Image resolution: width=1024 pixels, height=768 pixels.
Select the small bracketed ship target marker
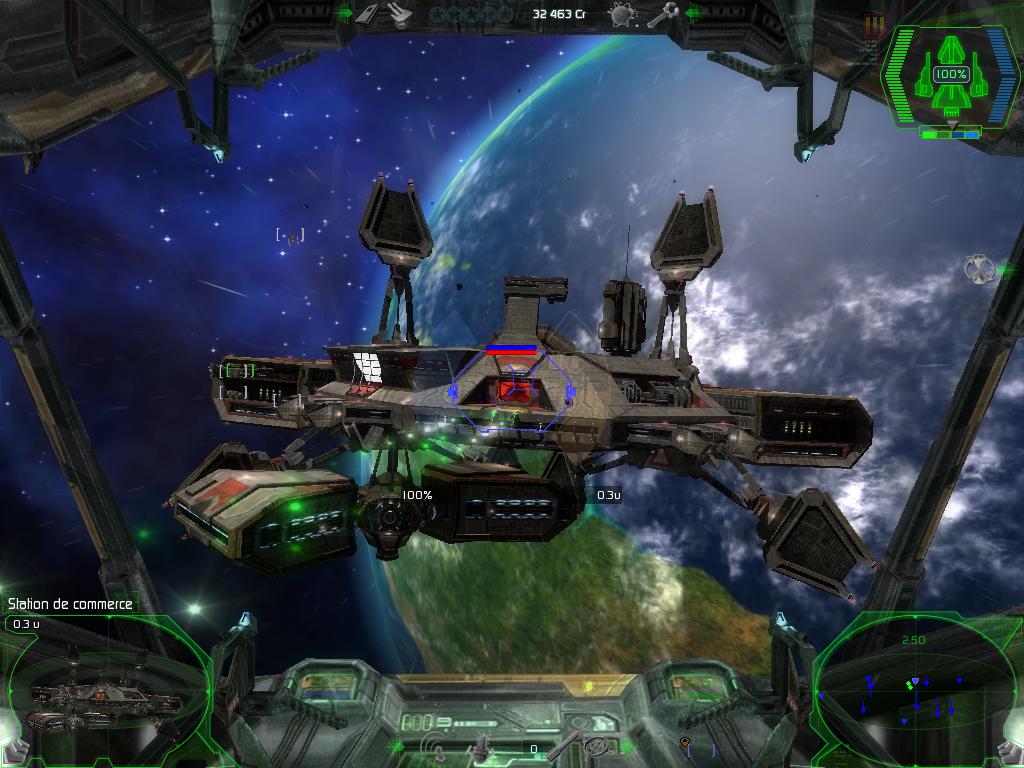click(290, 237)
